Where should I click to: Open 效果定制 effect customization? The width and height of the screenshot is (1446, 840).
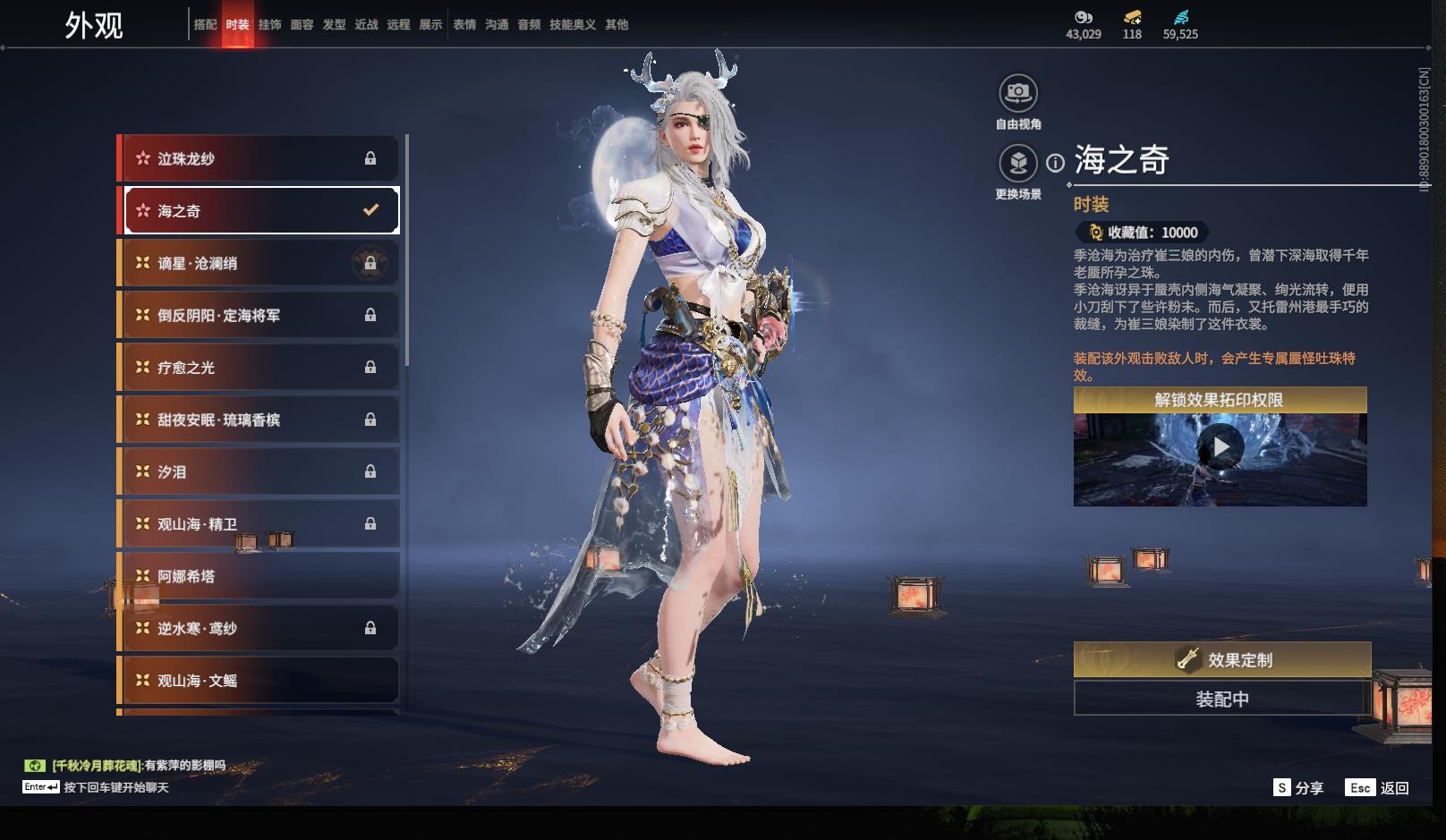pyautogui.click(x=1221, y=660)
